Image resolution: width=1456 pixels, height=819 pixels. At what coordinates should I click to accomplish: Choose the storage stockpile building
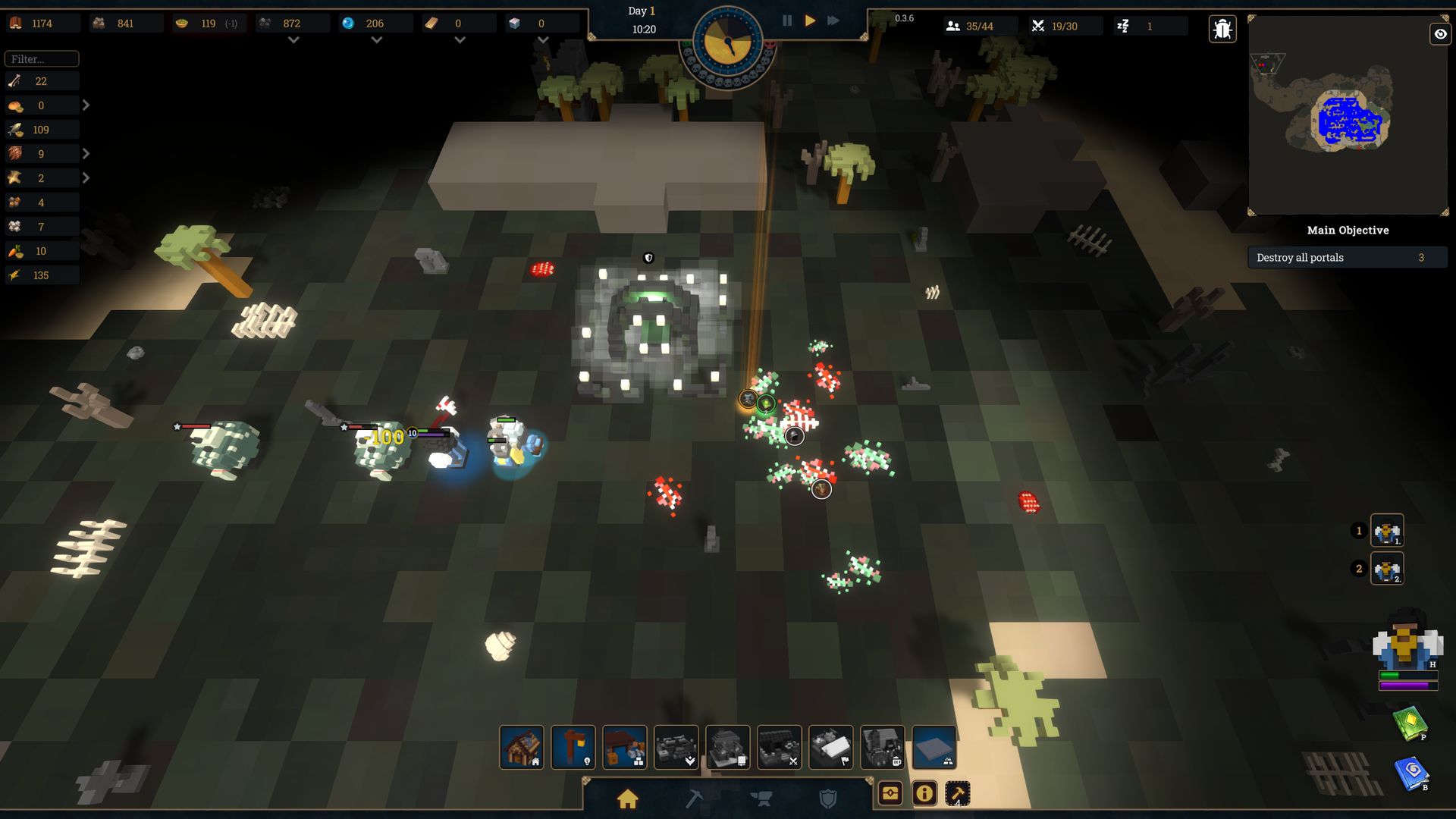click(x=625, y=748)
